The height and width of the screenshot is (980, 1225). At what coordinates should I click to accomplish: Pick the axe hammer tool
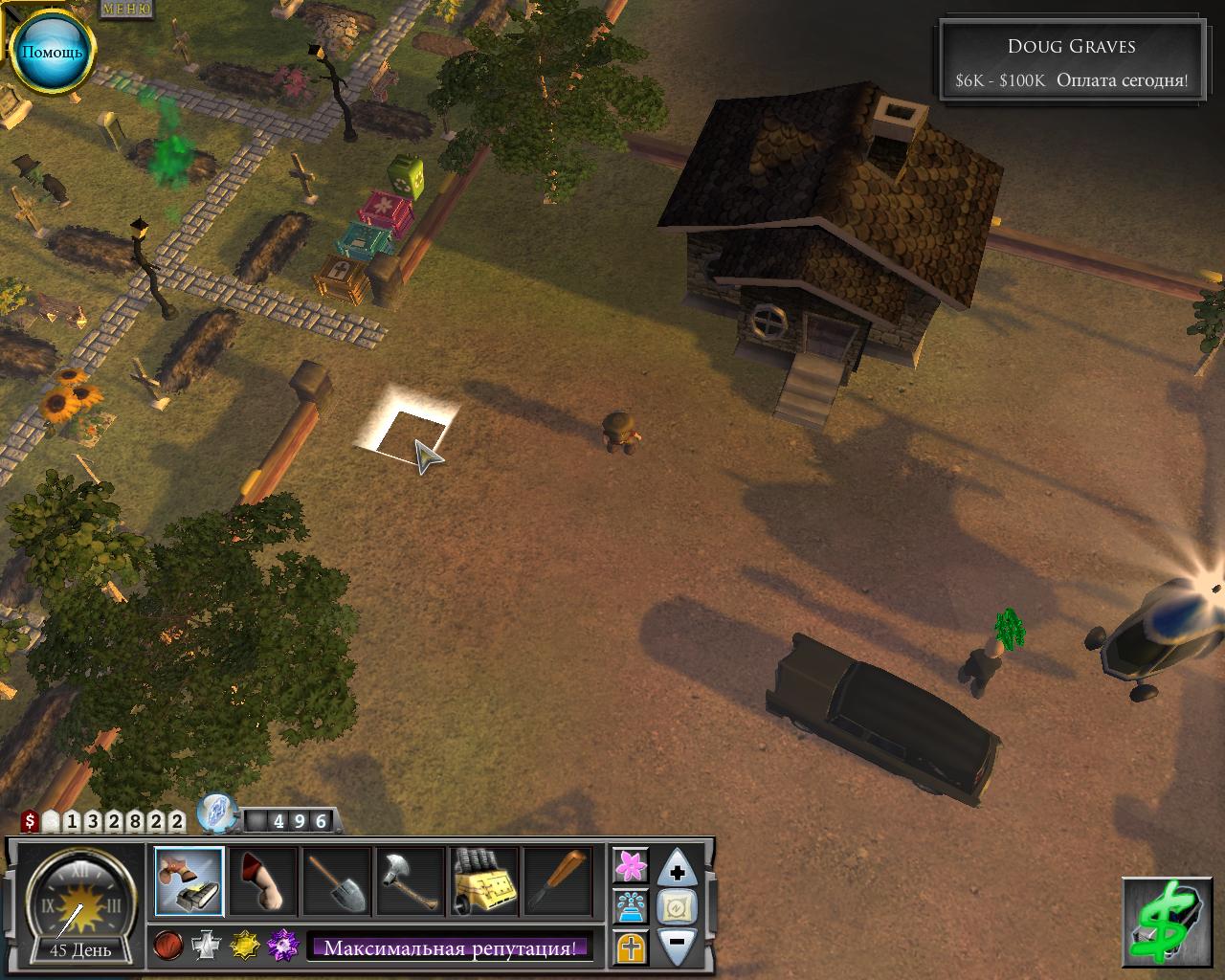[411, 880]
